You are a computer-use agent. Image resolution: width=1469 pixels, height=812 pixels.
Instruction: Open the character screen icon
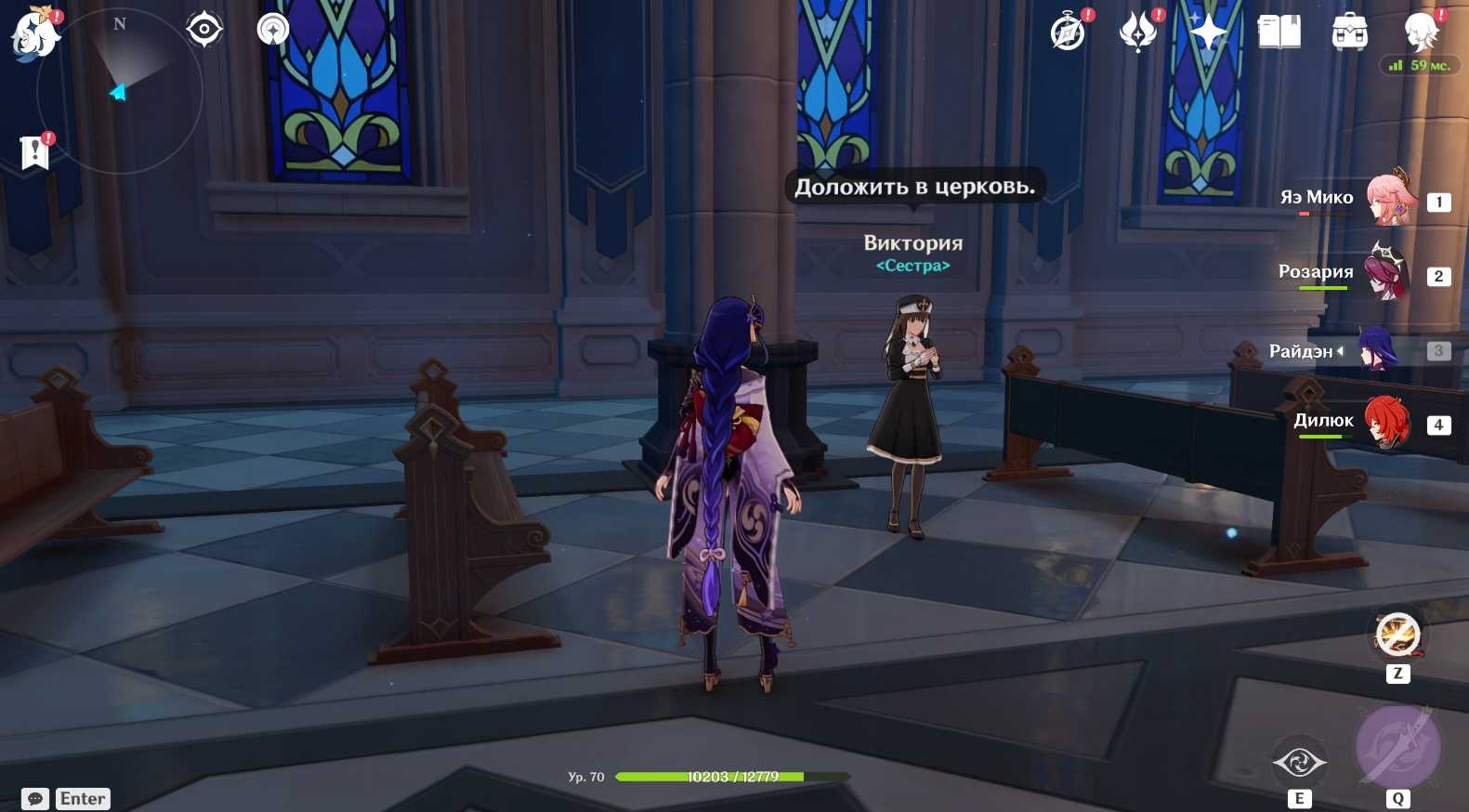coord(1421,33)
